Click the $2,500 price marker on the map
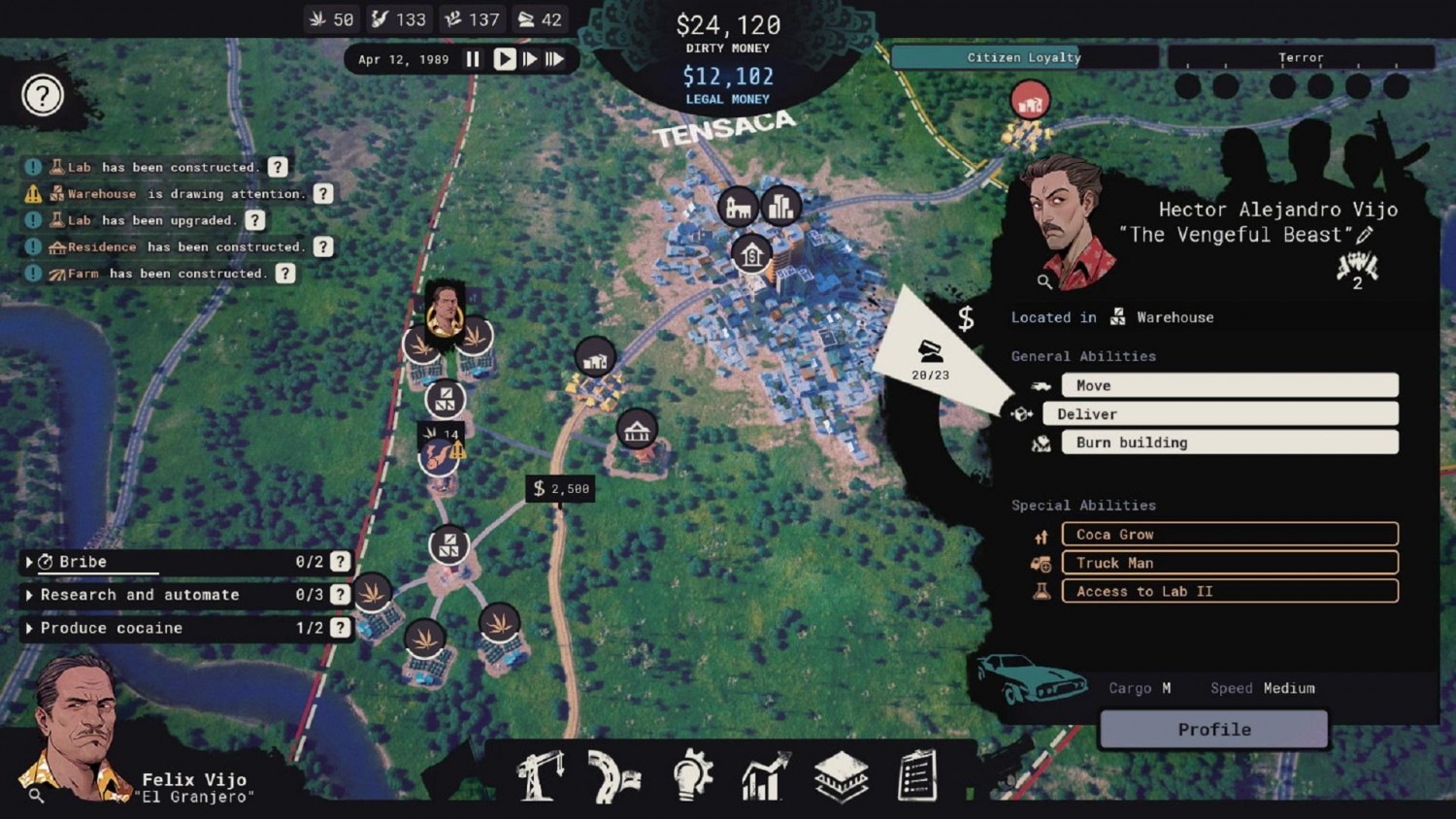 tap(560, 489)
